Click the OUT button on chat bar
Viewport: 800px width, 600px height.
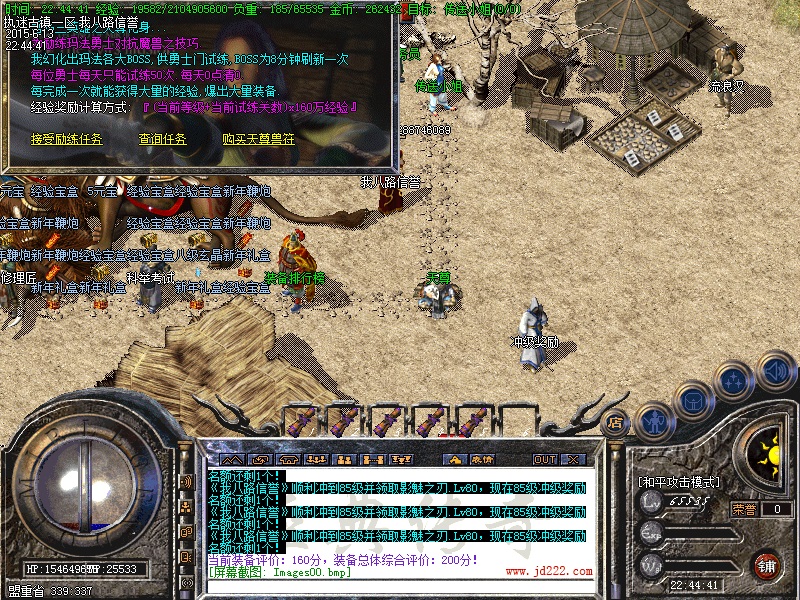[544, 460]
